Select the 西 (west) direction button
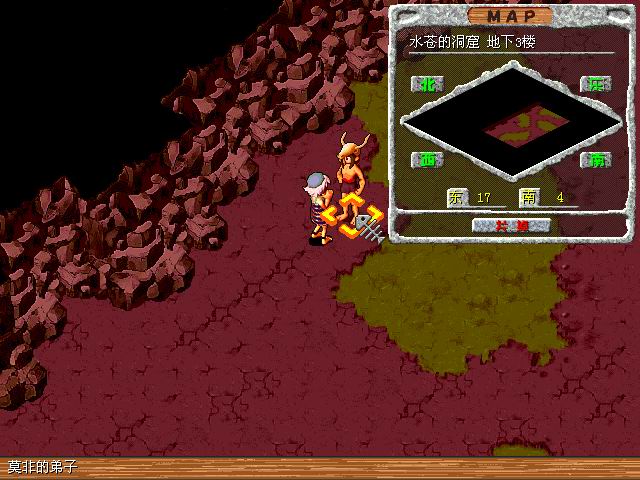The height and width of the screenshot is (480, 640). click(430, 159)
